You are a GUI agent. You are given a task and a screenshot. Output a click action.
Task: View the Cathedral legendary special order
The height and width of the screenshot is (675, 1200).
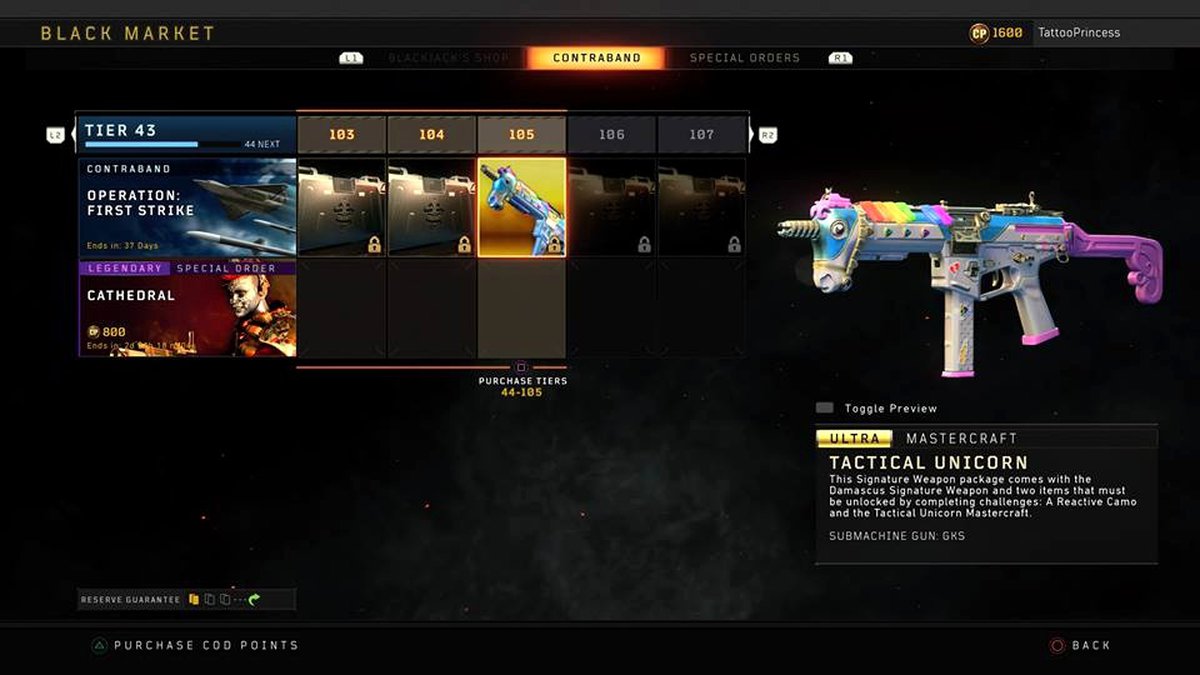pyautogui.click(x=187, y=308)
